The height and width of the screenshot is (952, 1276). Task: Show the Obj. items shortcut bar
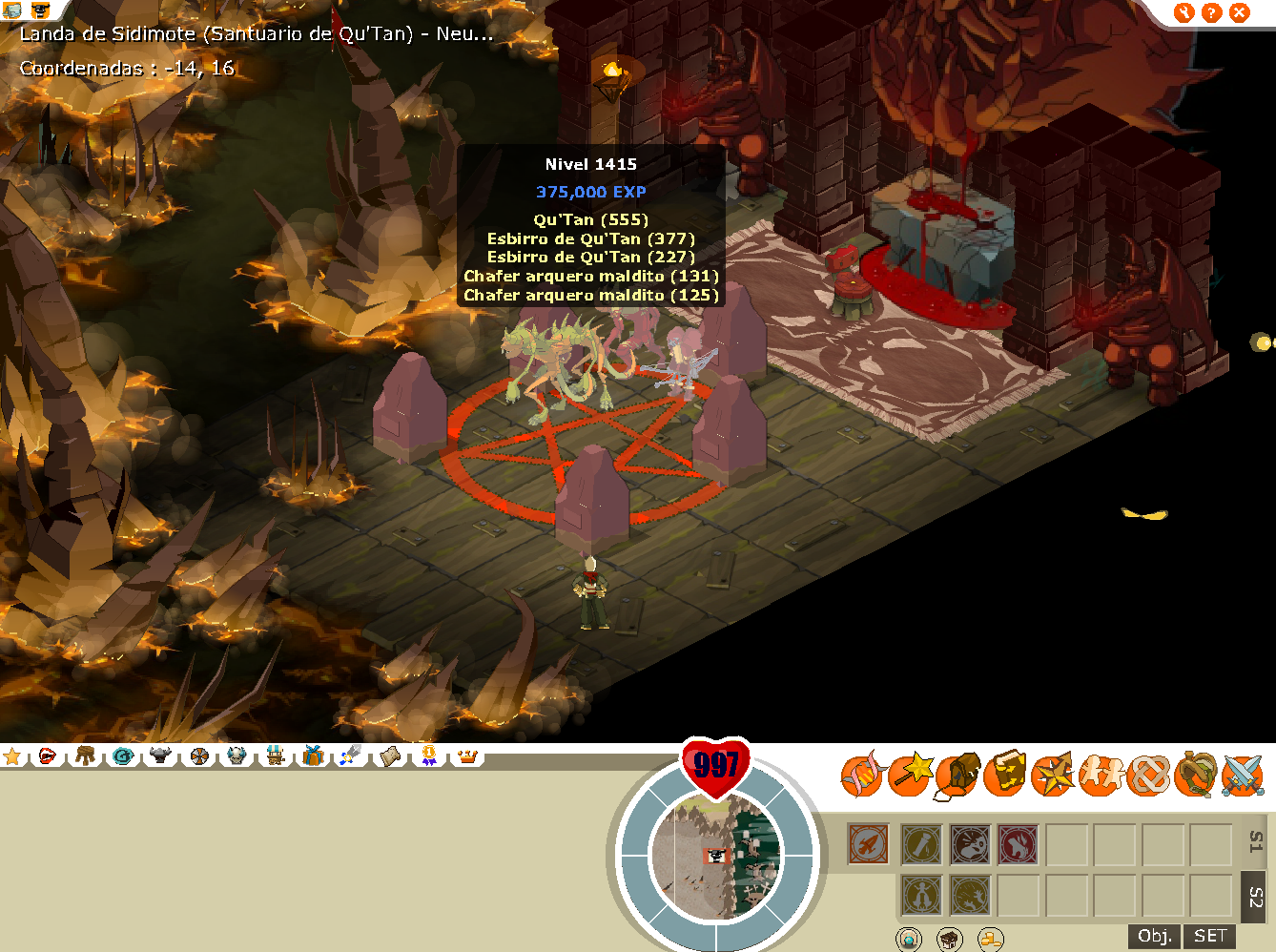point(1155,936)
